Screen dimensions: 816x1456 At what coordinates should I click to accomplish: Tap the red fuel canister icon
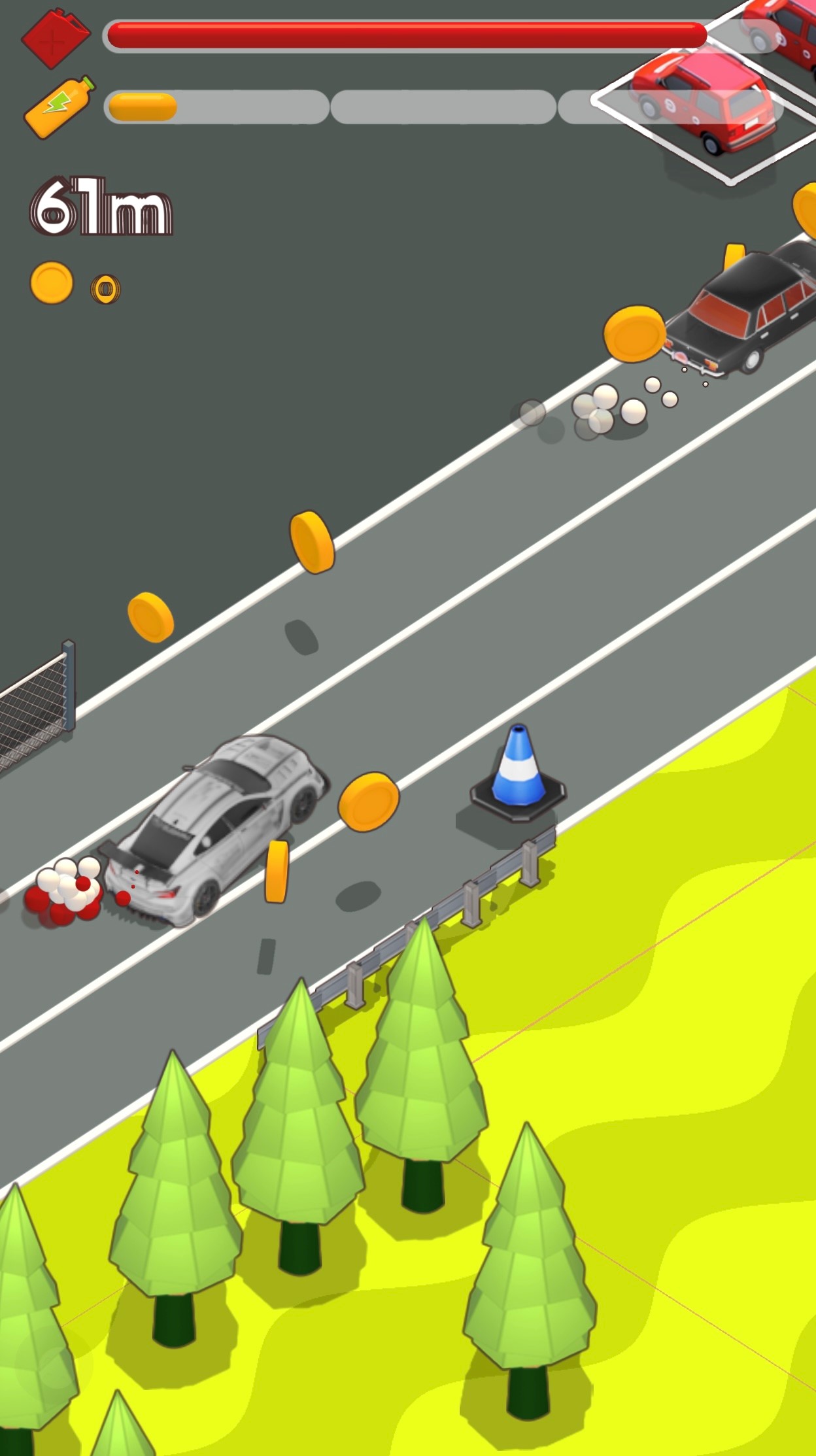[x=56, y=37]
